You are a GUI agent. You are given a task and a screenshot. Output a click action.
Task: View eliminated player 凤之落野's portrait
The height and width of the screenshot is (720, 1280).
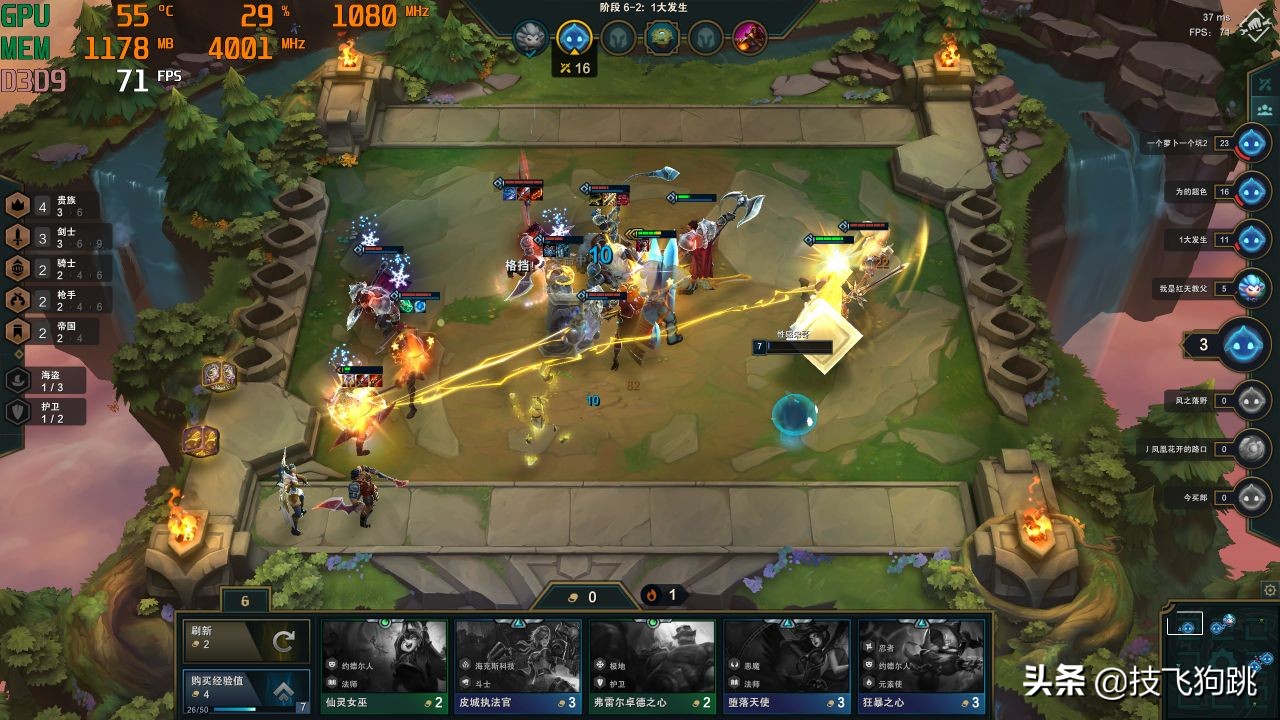[x=1251, y=401]
